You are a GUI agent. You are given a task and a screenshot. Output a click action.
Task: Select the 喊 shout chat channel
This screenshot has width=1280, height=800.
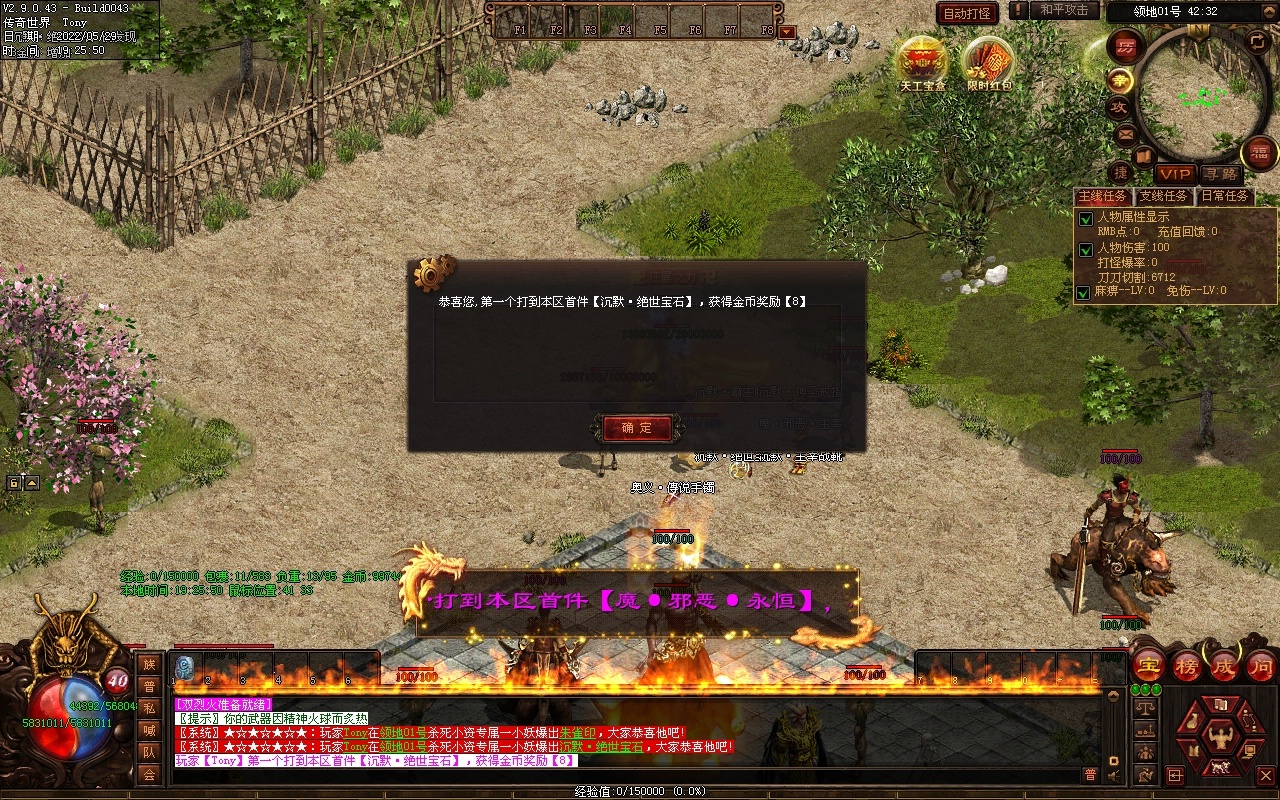(x=149, y=730)
